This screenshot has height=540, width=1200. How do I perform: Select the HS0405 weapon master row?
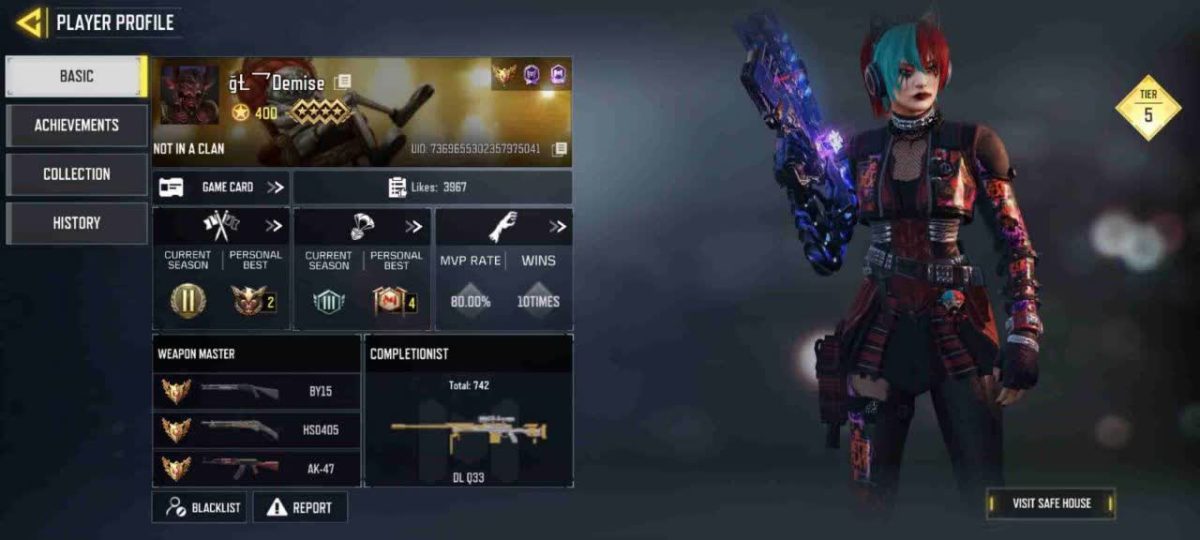click(256, 430)
